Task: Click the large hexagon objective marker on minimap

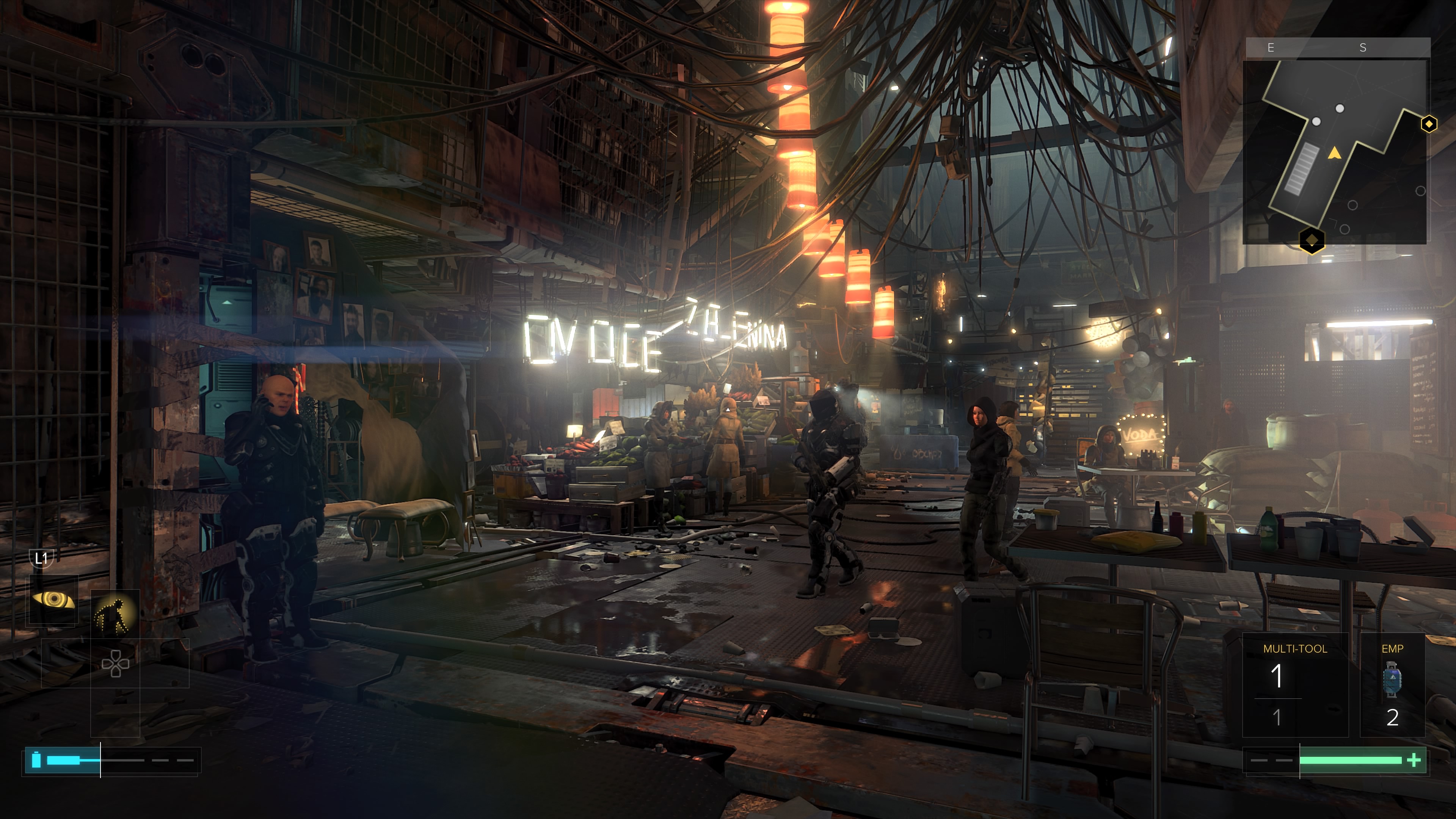Action: 1311,240
